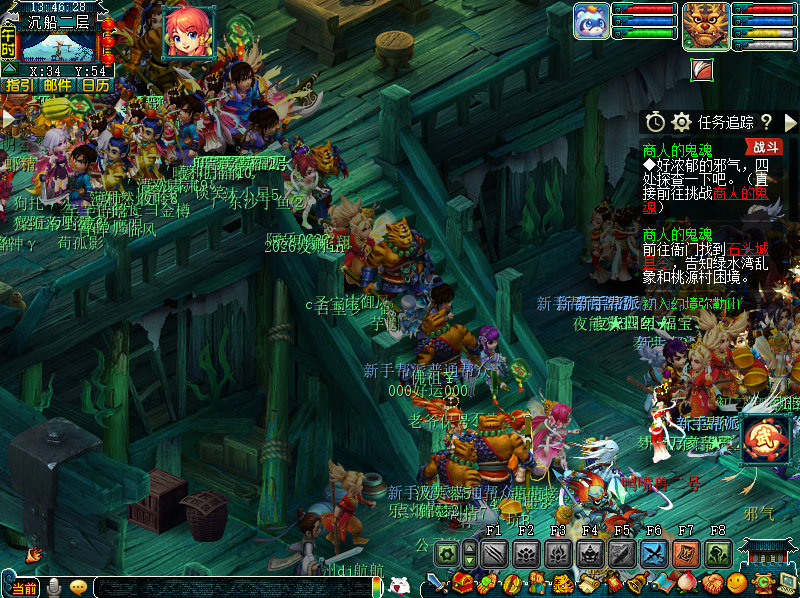Click the sword attack icon in bottom bar
The height and width of the screenshot is (598, 800).
(436, 584)
